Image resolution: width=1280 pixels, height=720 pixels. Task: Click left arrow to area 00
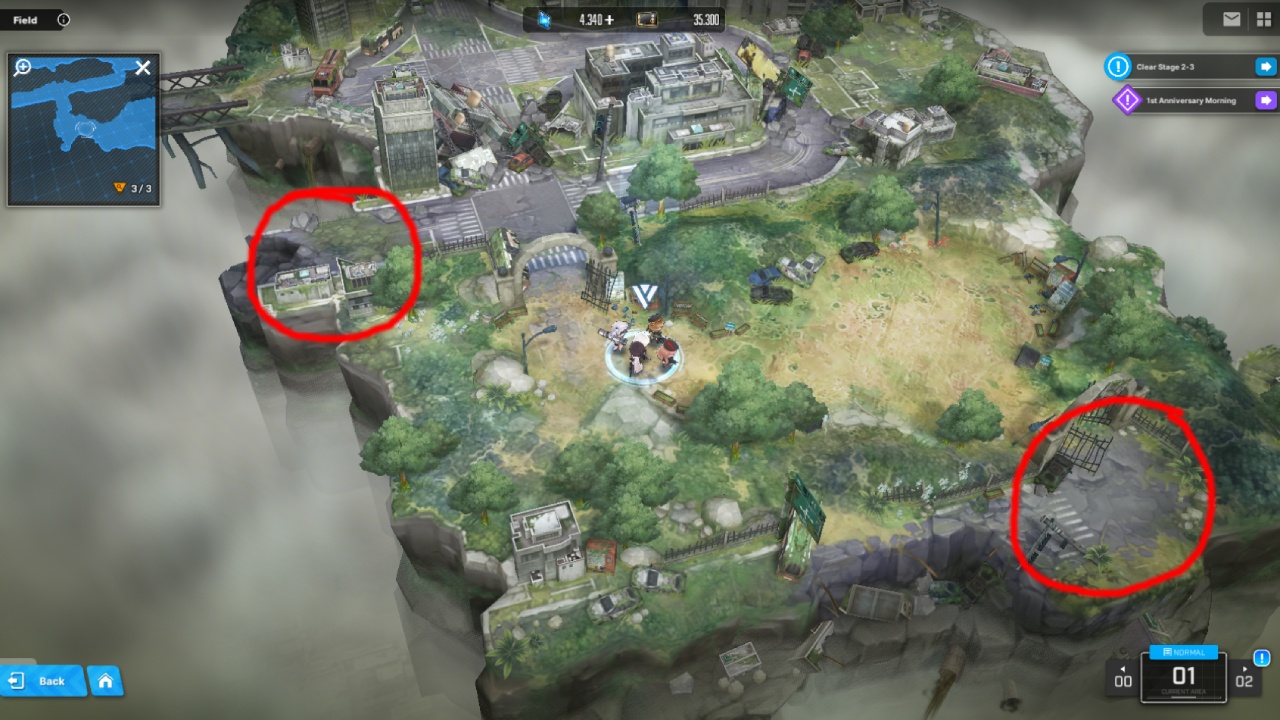pos(1122,675)
